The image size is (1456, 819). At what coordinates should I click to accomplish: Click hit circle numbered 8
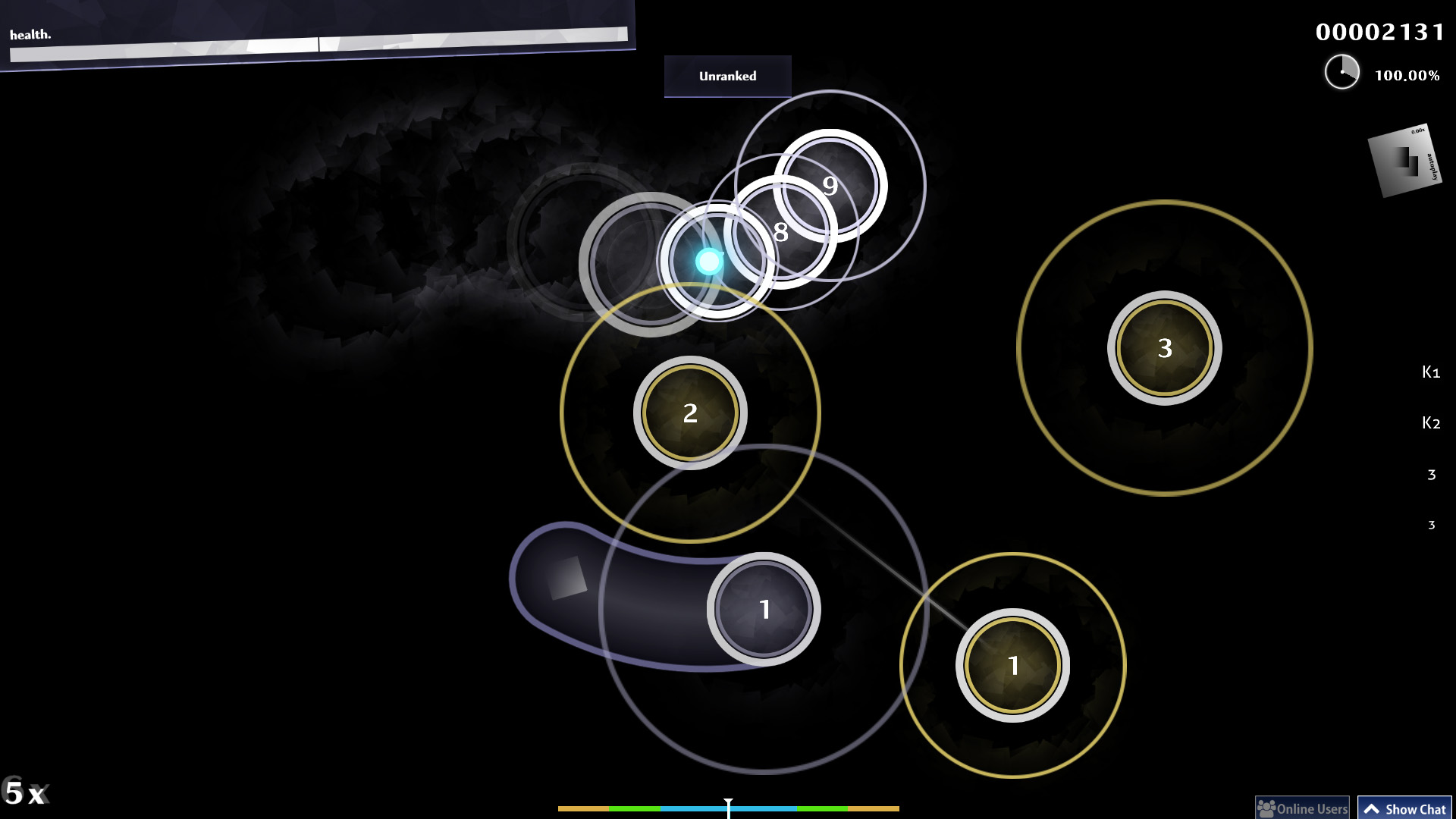780,233
